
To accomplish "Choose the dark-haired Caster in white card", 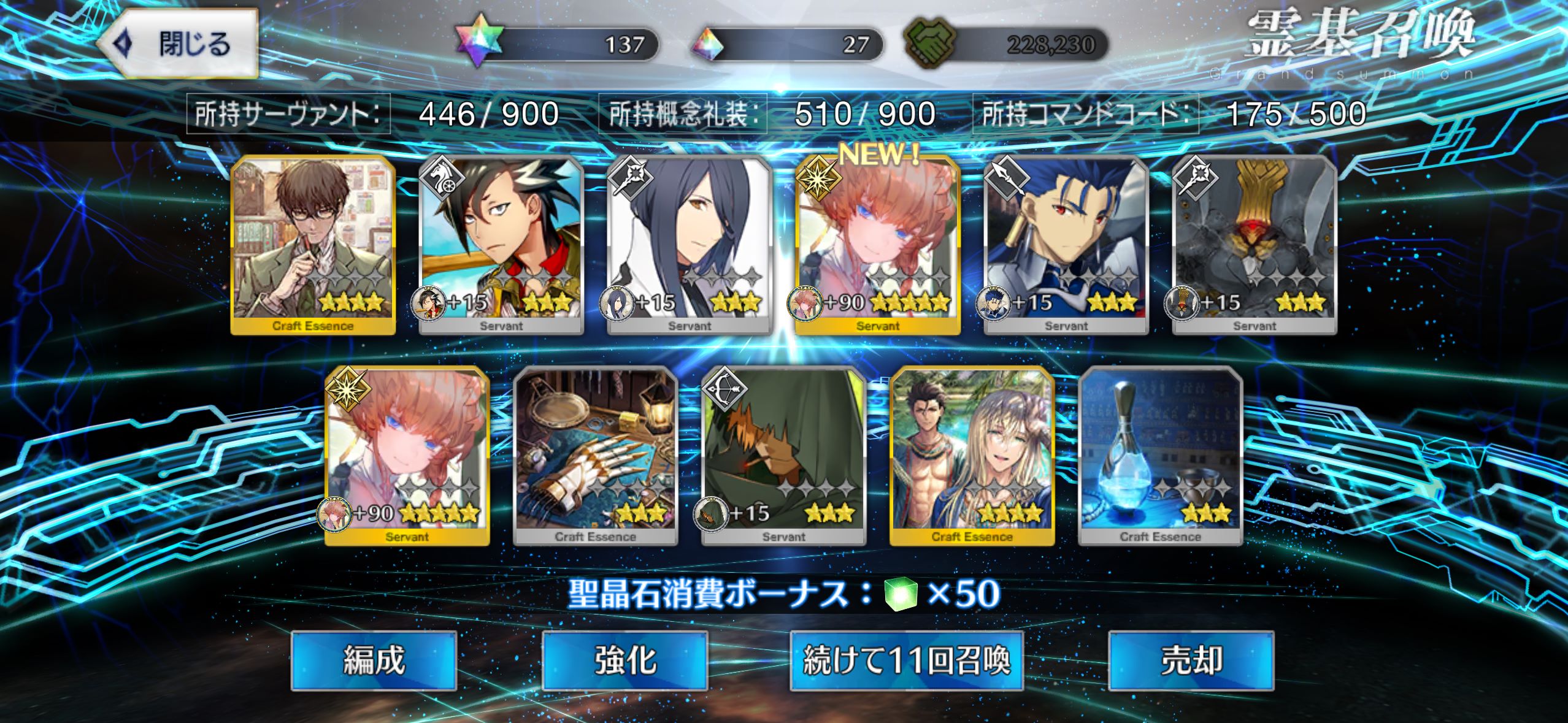I will click(x=690, y=245).
